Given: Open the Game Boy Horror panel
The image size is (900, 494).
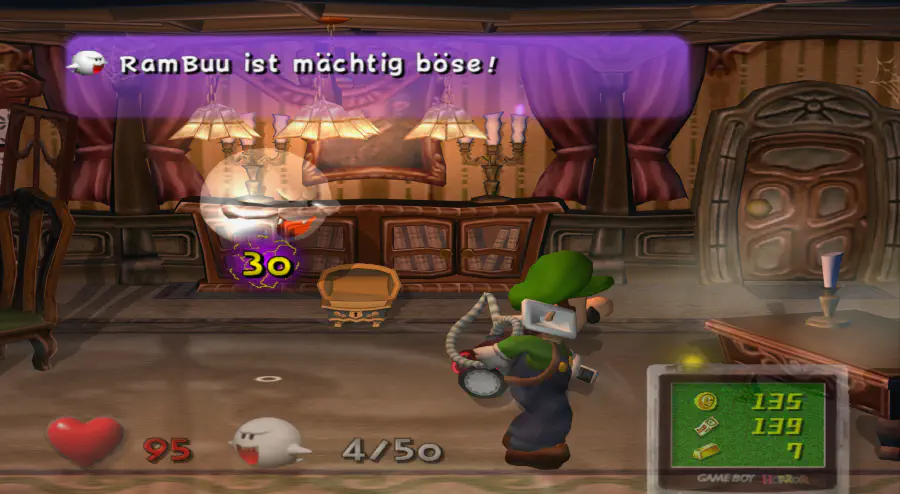Looking at the screenshot, I should pyautogui.click(x=748, y=425).
